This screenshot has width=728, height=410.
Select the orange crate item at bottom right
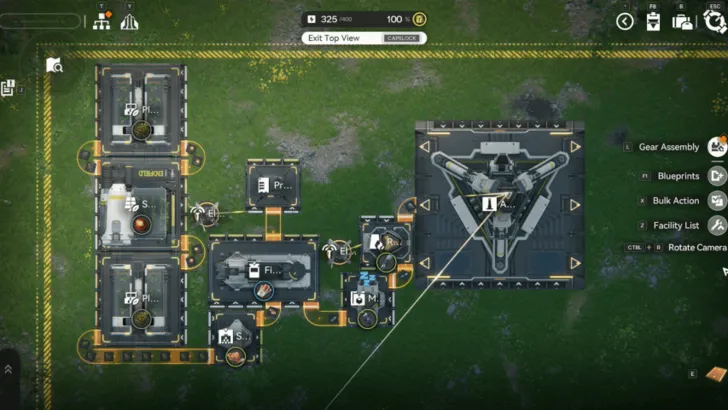(714, 373)
